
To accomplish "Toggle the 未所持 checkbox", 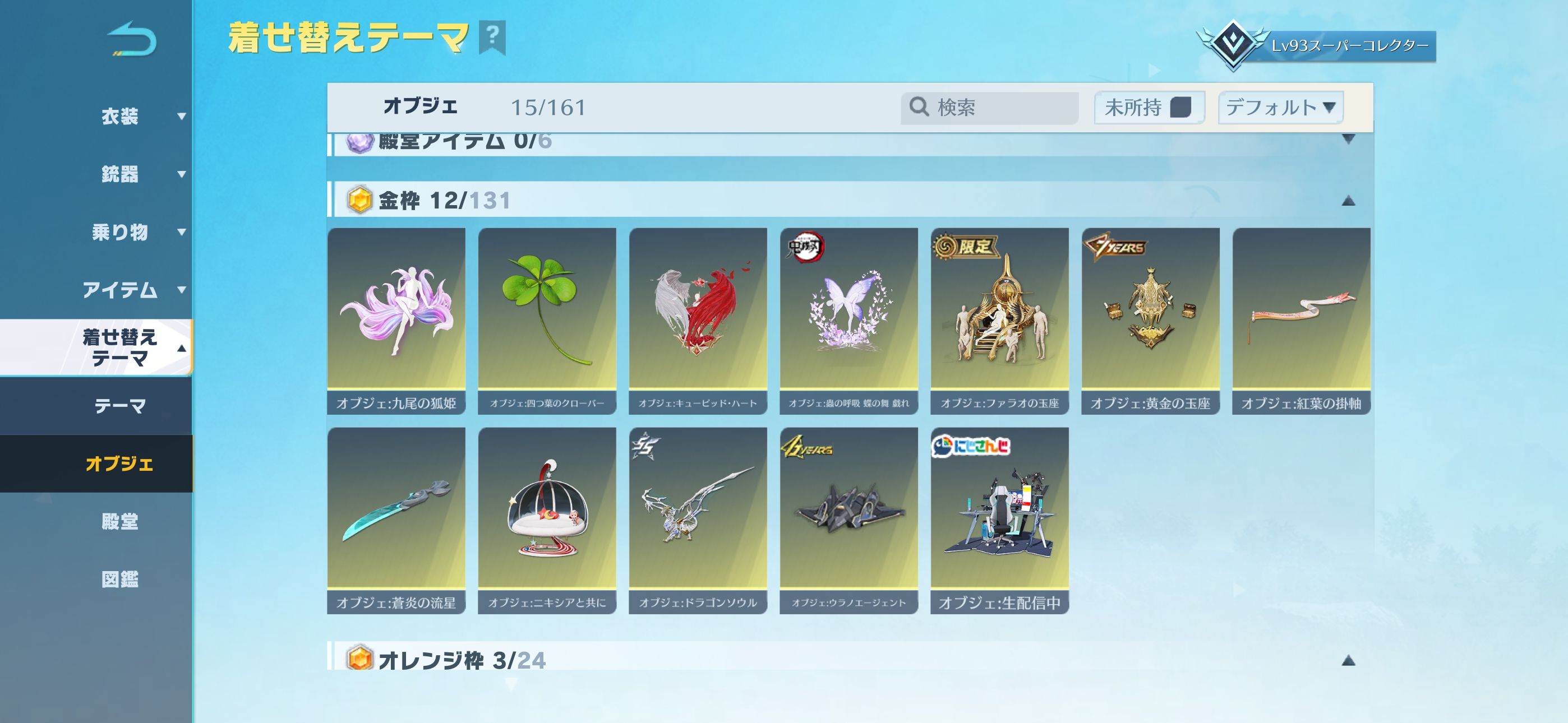I will tap(1180, 108).
